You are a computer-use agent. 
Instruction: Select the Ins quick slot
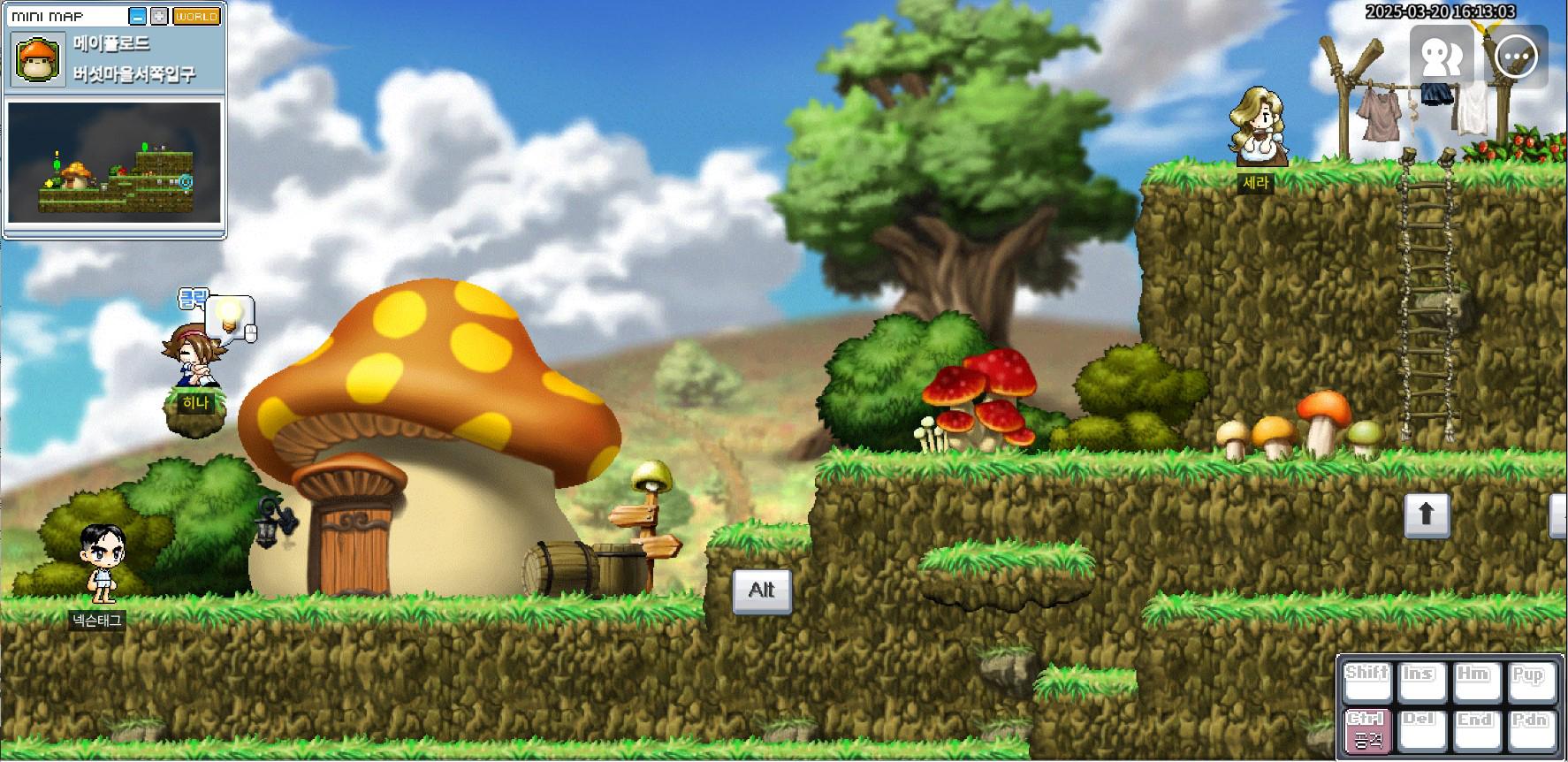1420,682
